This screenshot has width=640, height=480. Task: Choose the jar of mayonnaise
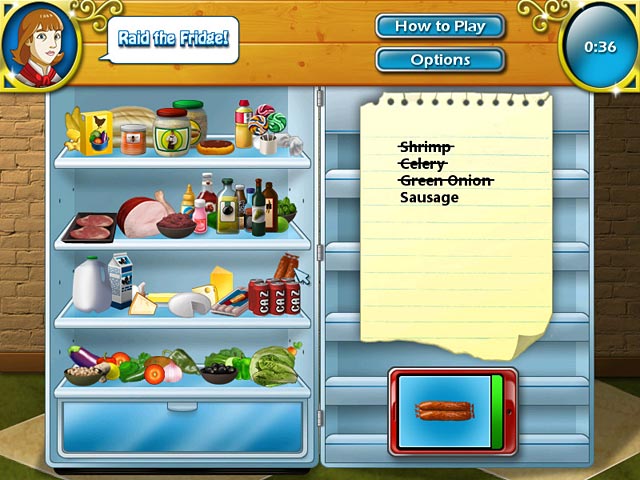[171, 132]
